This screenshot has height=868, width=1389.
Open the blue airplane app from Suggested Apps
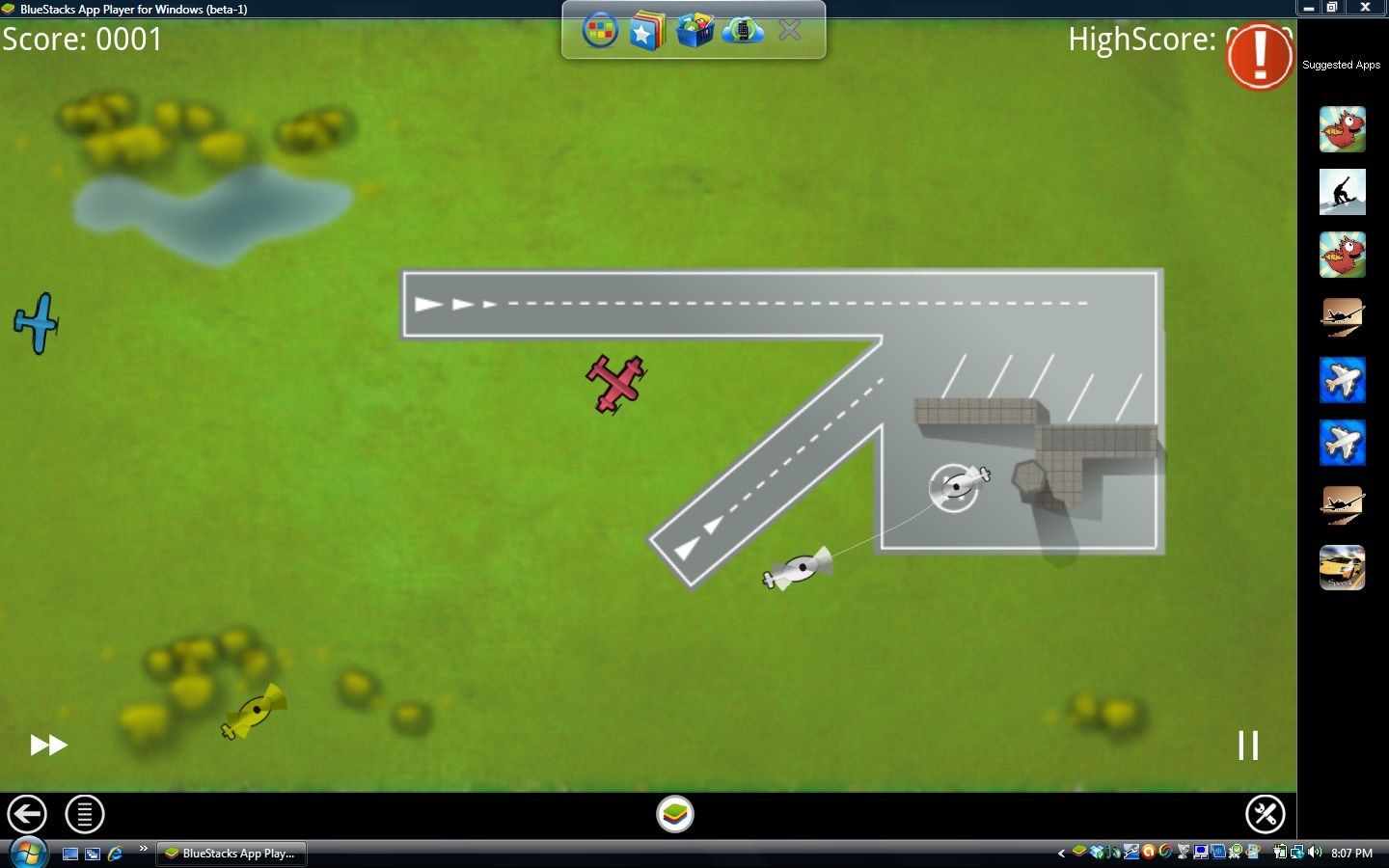(1342, 381)
